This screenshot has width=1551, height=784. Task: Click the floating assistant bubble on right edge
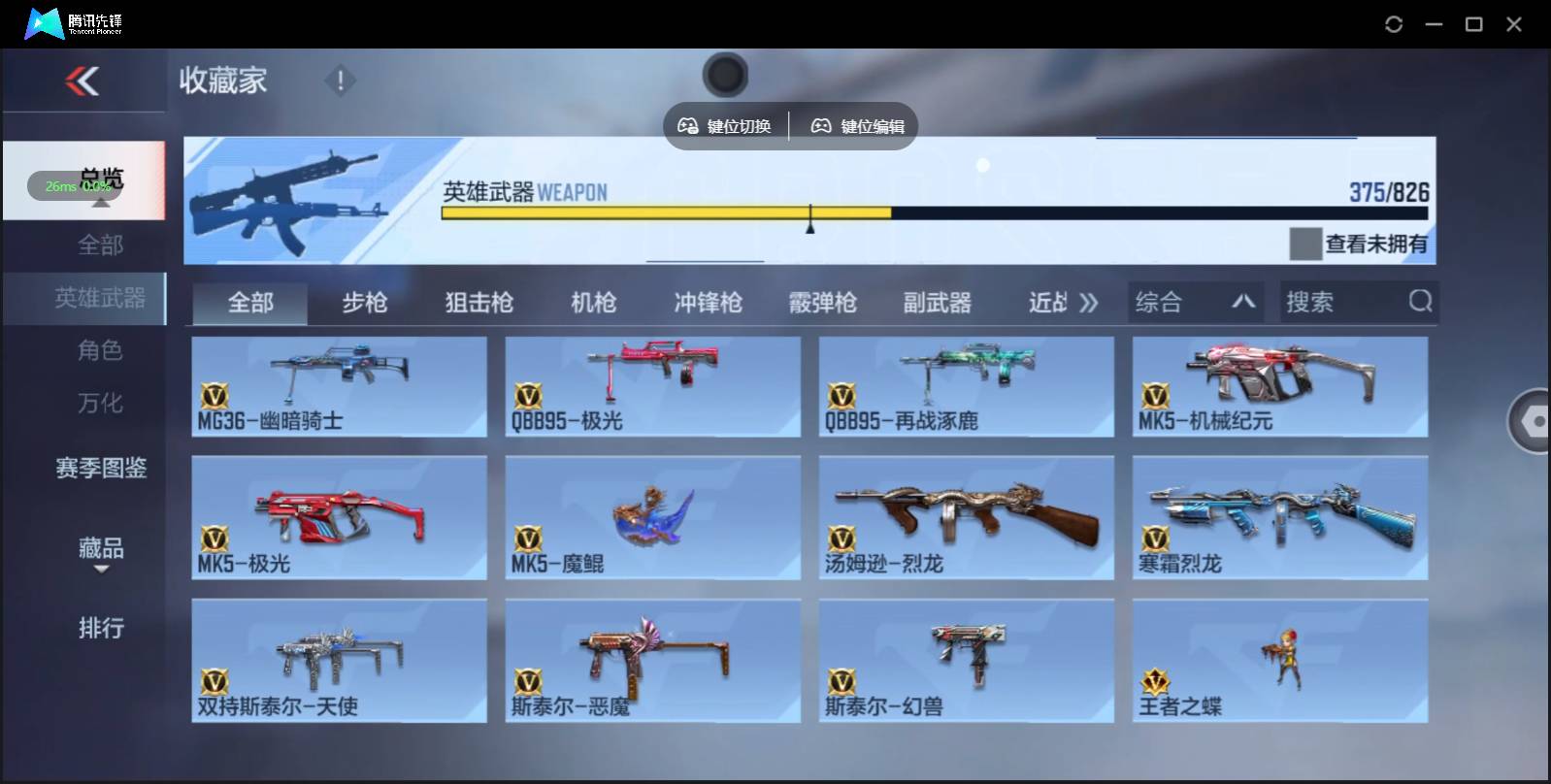1531,421
